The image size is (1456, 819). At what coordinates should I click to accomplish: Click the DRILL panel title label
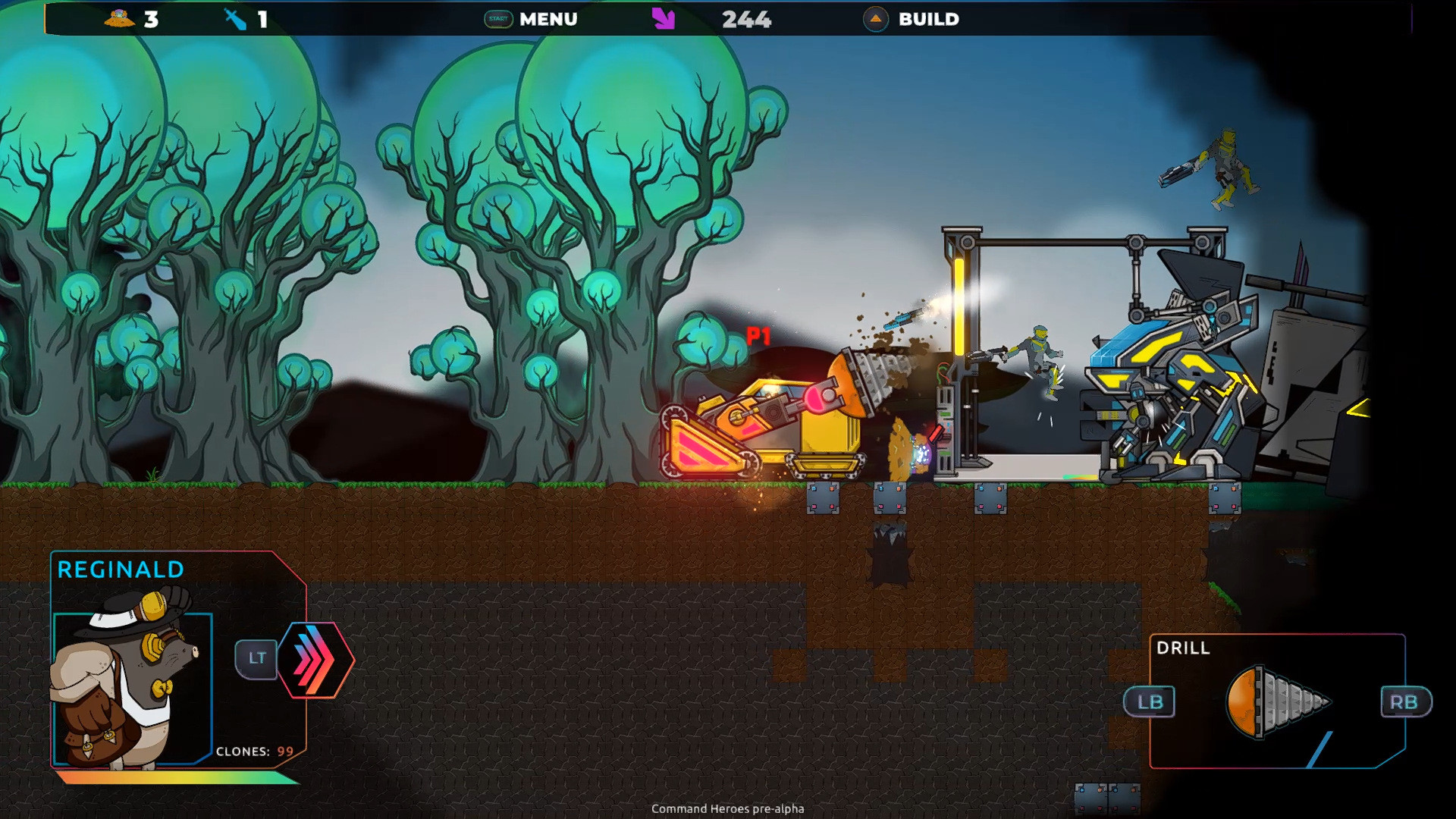coord(1183,649)
